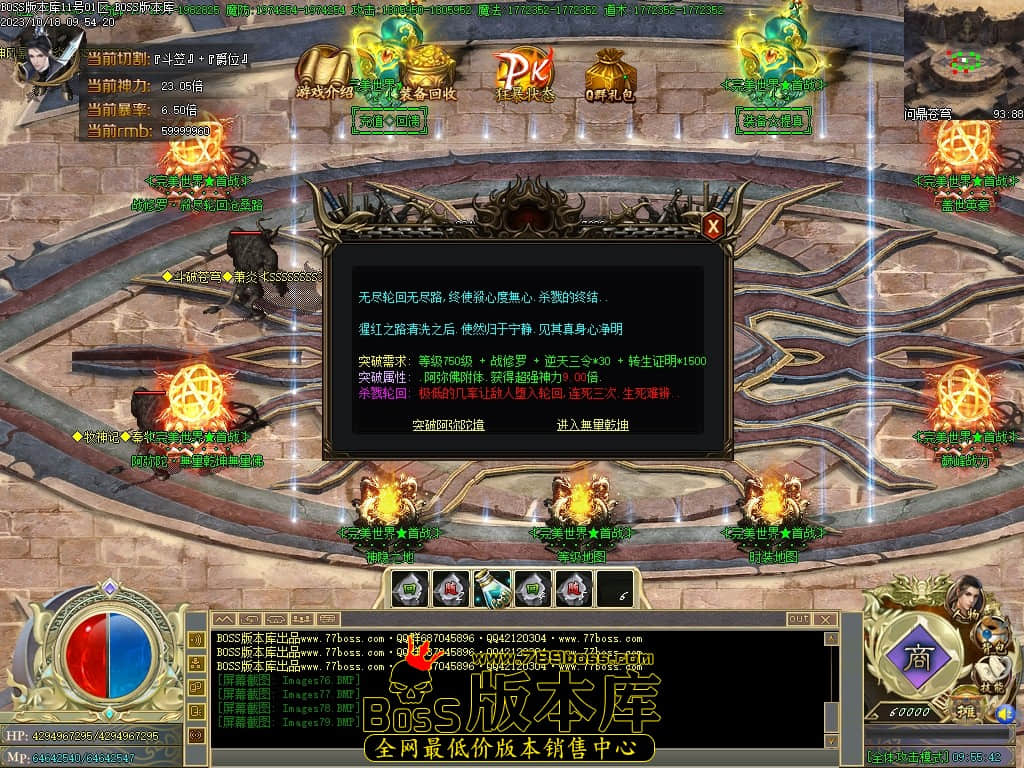Click the OUT button on the chat panel

pos(798,619)
